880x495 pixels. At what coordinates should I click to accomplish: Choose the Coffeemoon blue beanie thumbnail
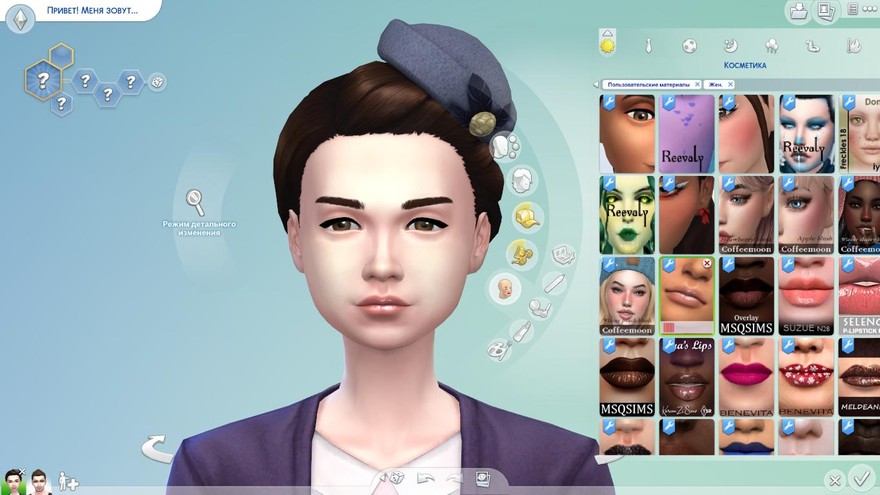coord(627,296)
